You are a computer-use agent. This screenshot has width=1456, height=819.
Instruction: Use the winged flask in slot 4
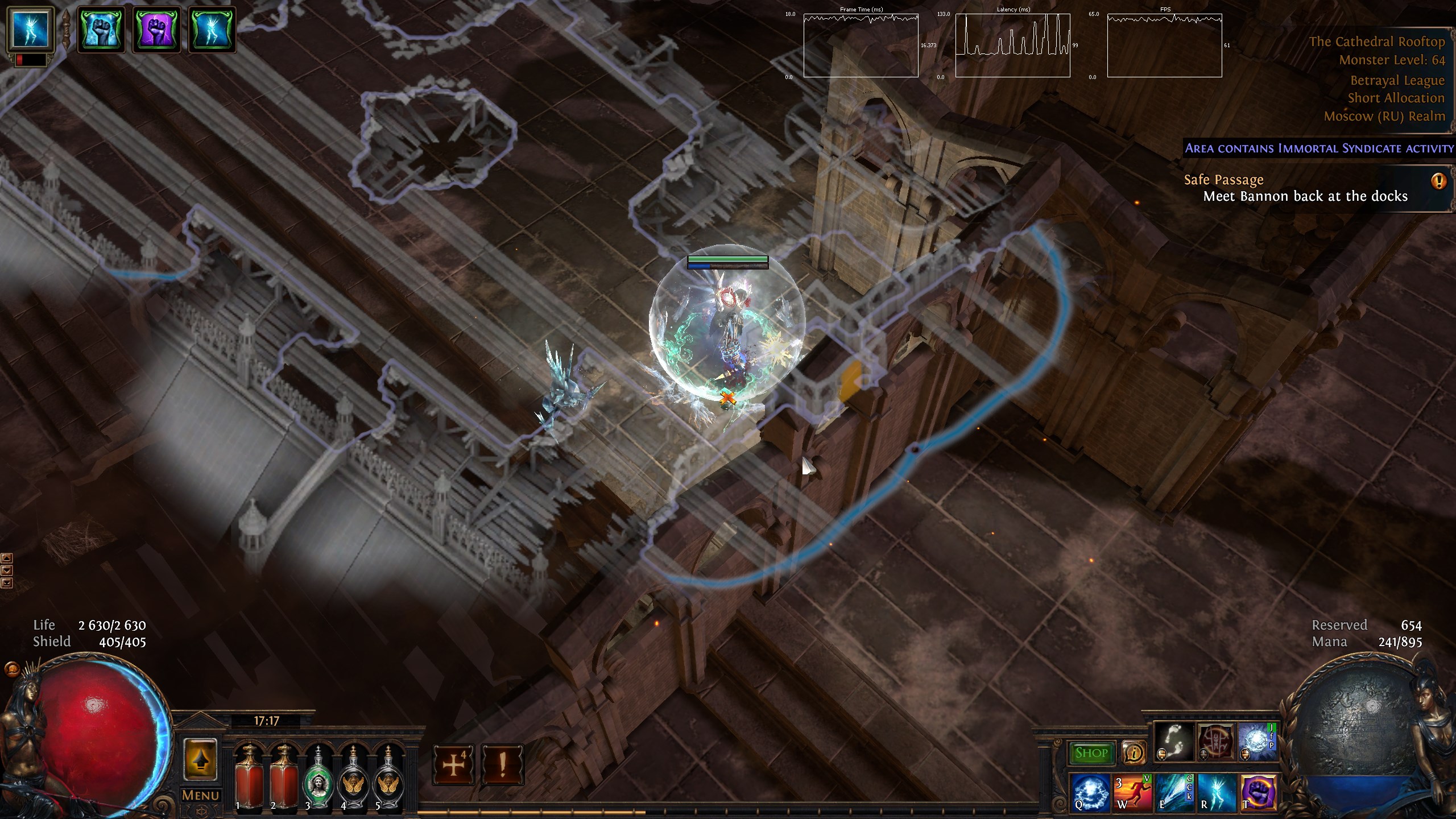click(353, 776)
